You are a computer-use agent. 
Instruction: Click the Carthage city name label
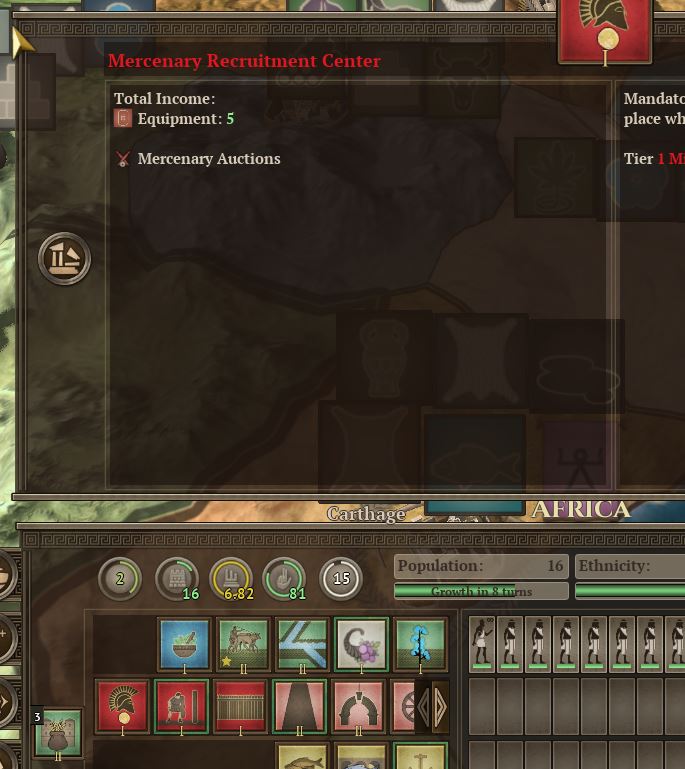[366, 514]
